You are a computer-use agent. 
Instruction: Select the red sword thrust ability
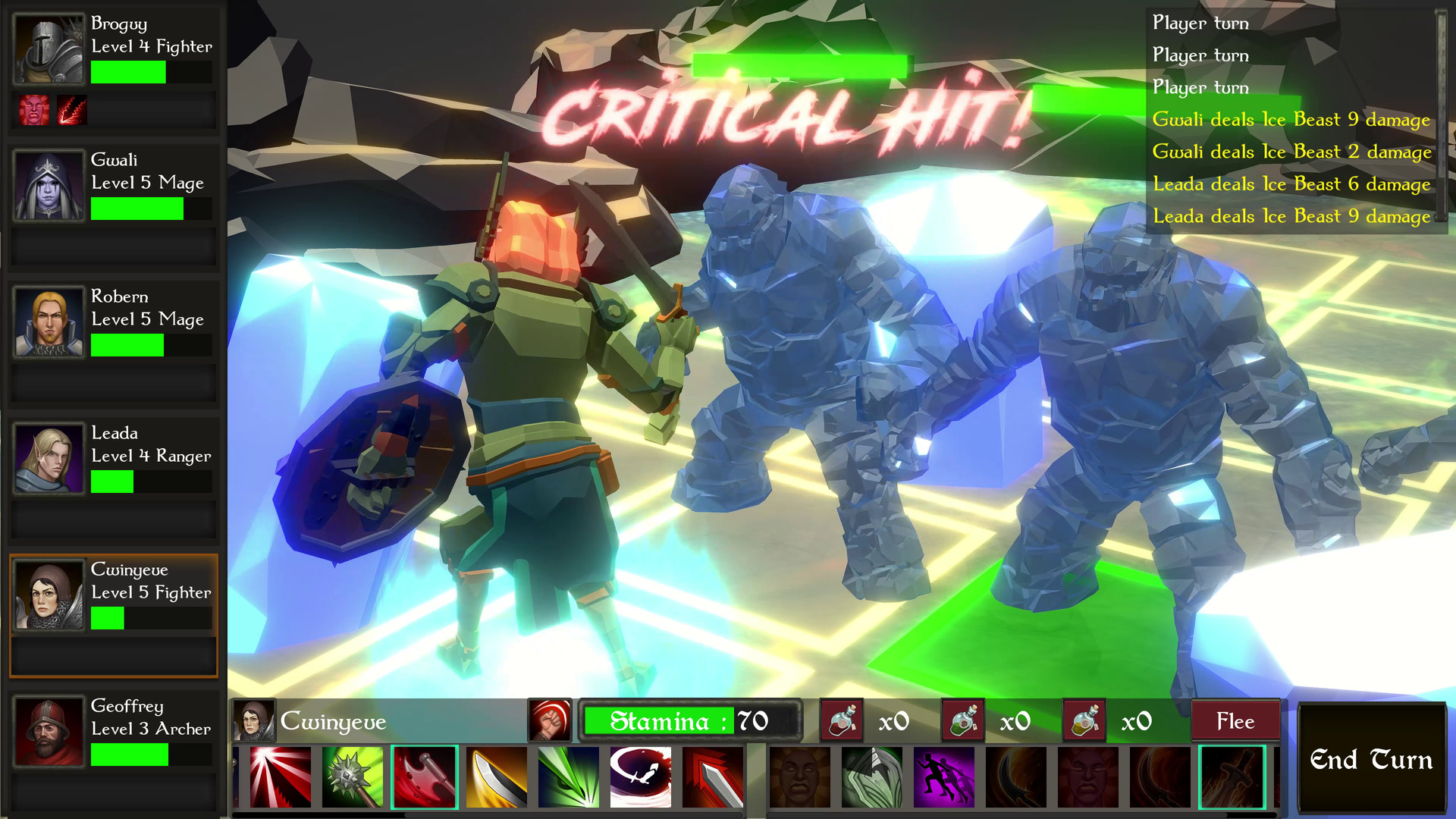(x=713, y=777)
